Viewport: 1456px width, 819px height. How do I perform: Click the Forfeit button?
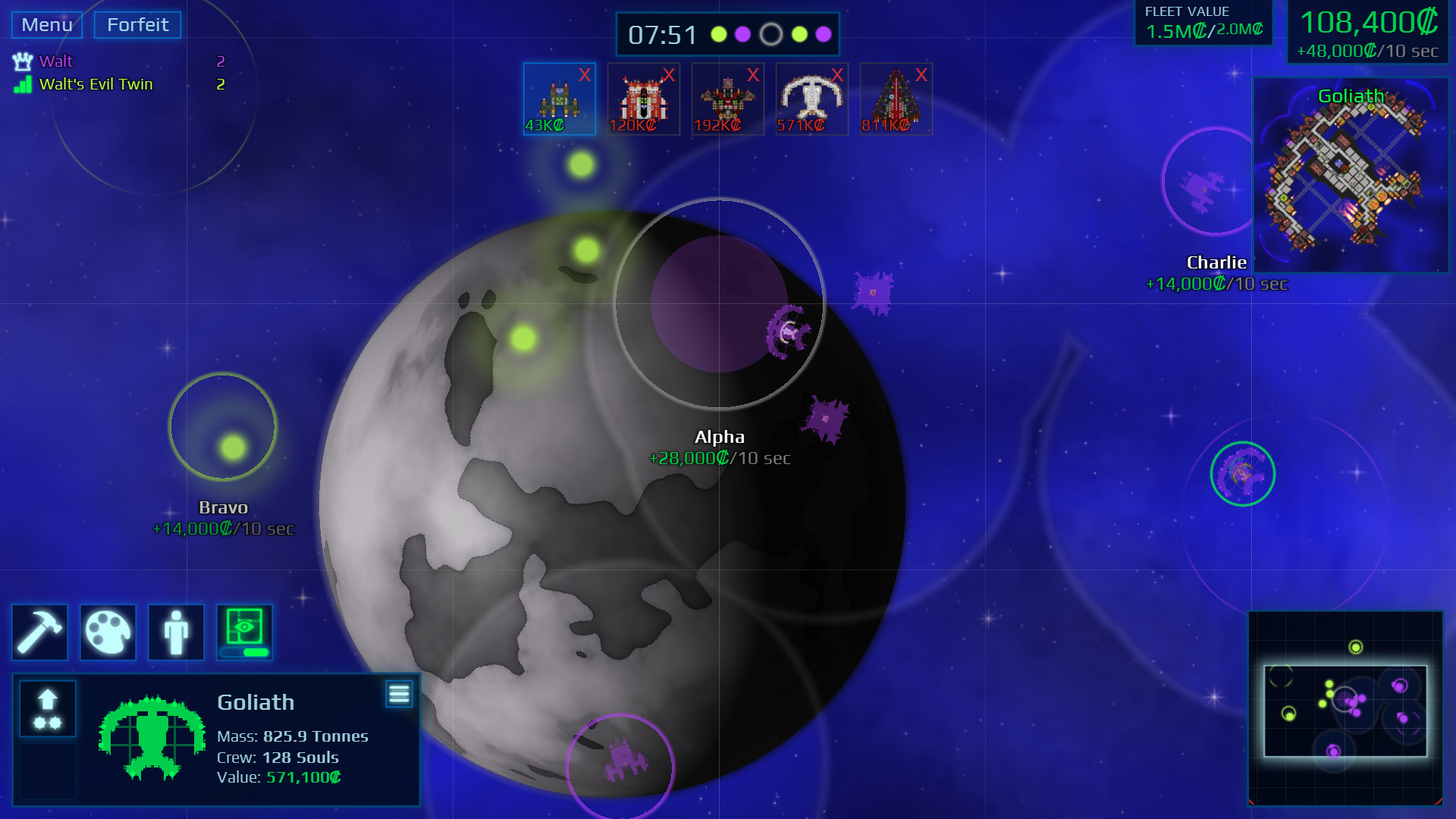tap(136, 24)
